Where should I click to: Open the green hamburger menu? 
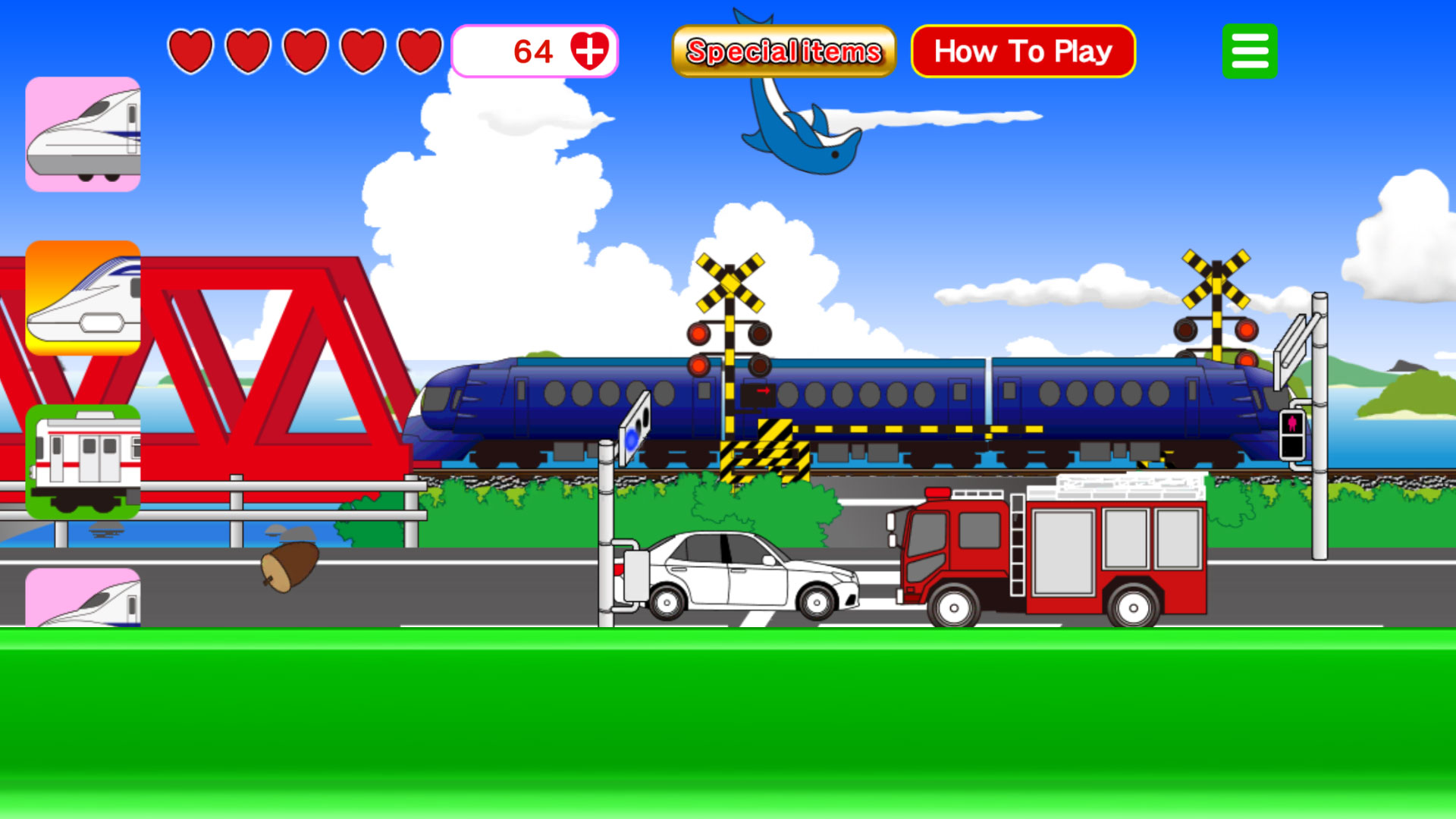[1250, 50]
